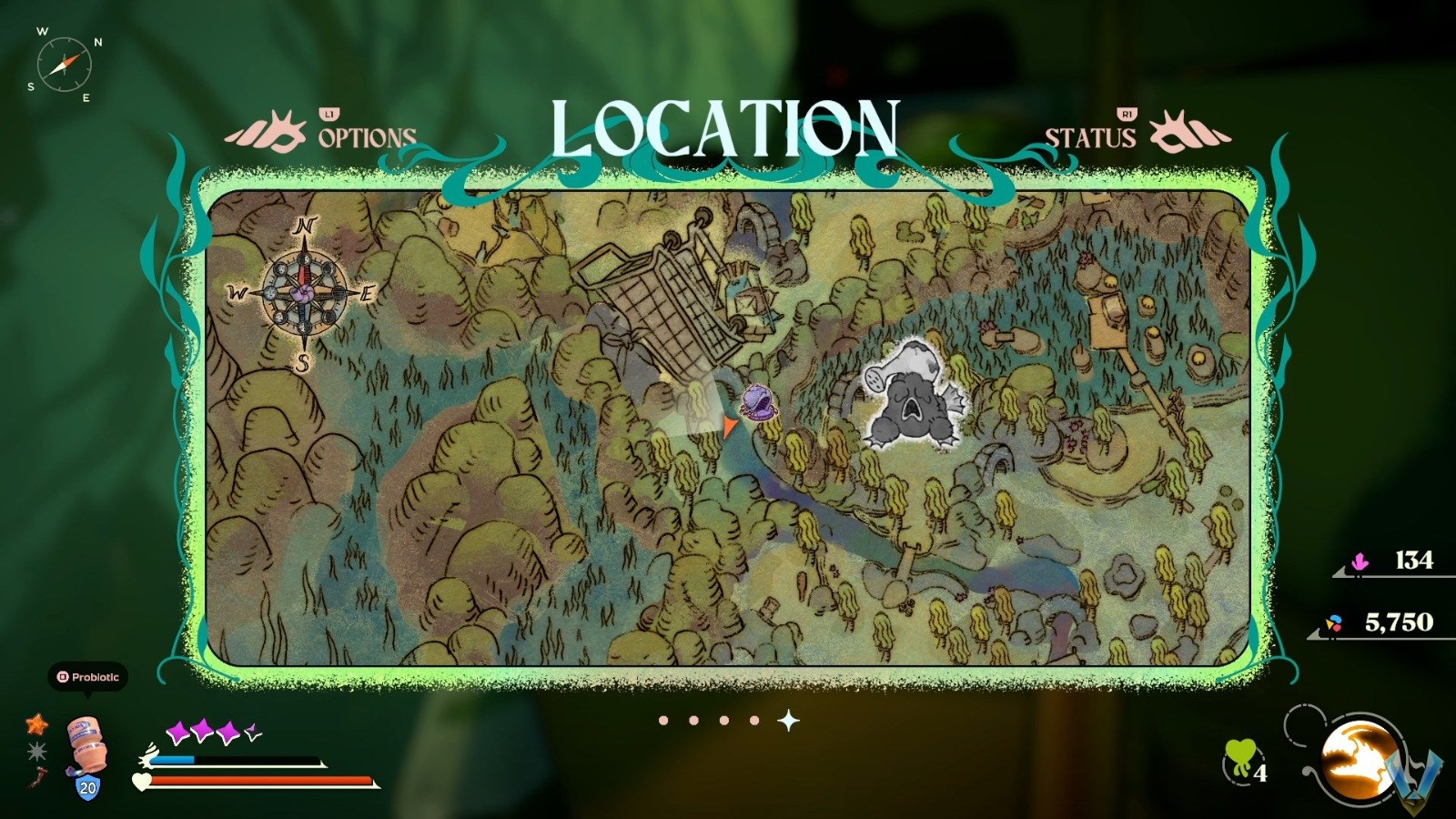Click the gray spark buff icon
This screenshot has height=819, width=1456.
click(x=36, y=750)
